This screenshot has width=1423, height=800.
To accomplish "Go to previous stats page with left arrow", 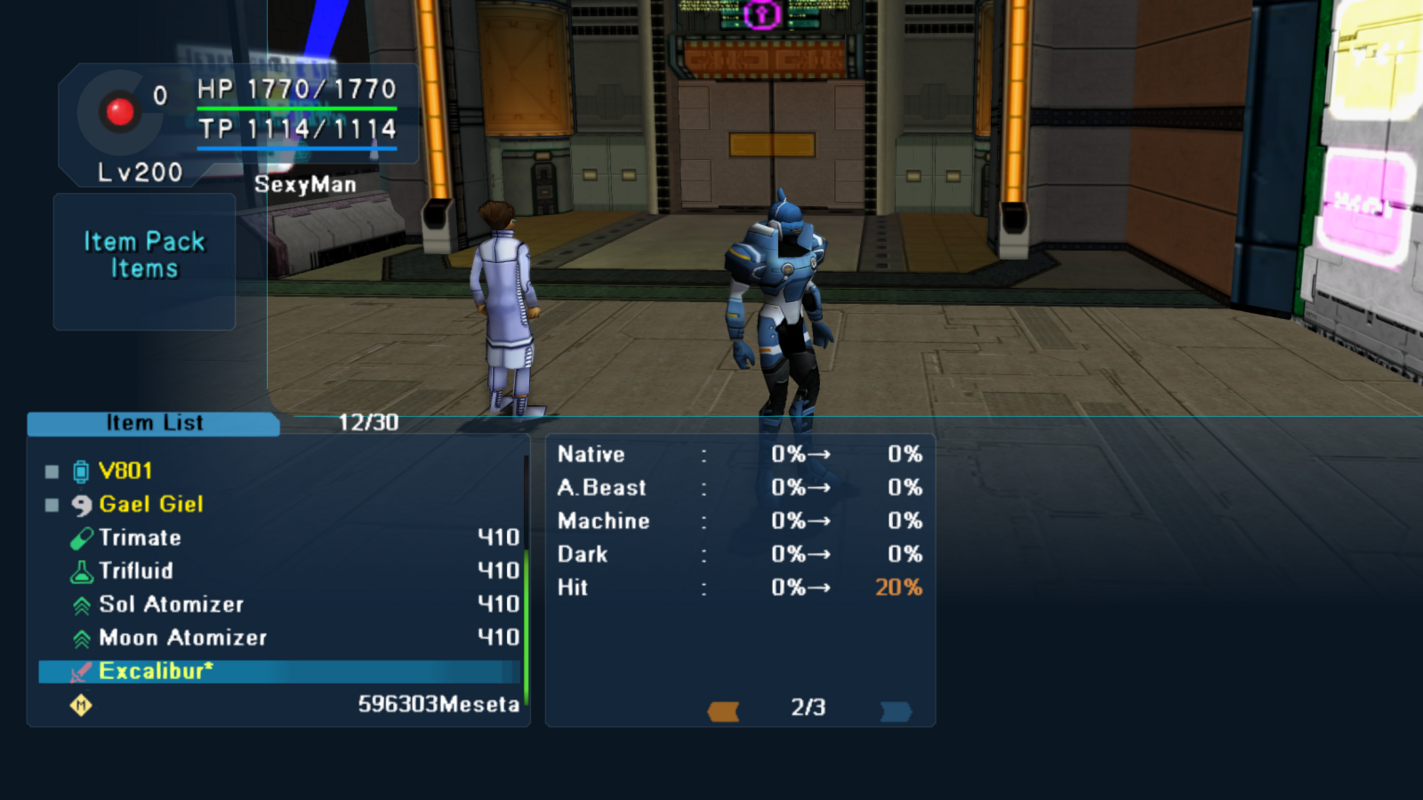I will tap(723, 711).
